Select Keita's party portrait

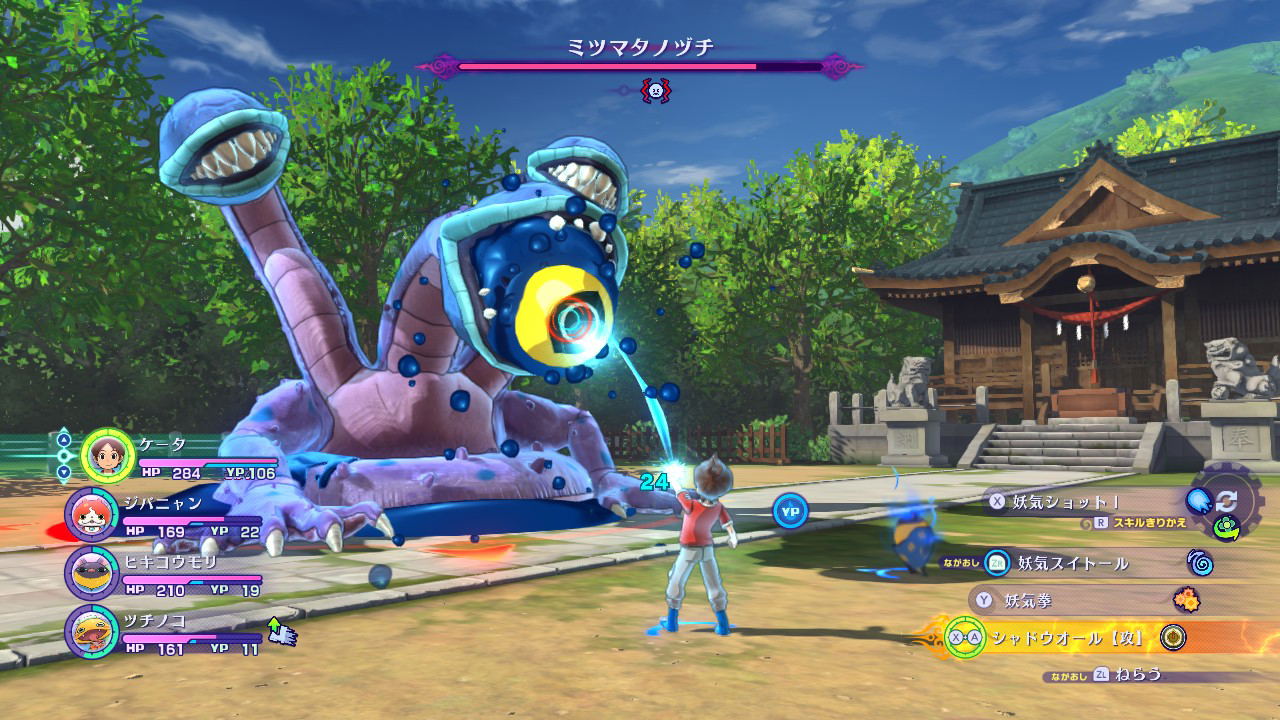click(x=107, y=456)
